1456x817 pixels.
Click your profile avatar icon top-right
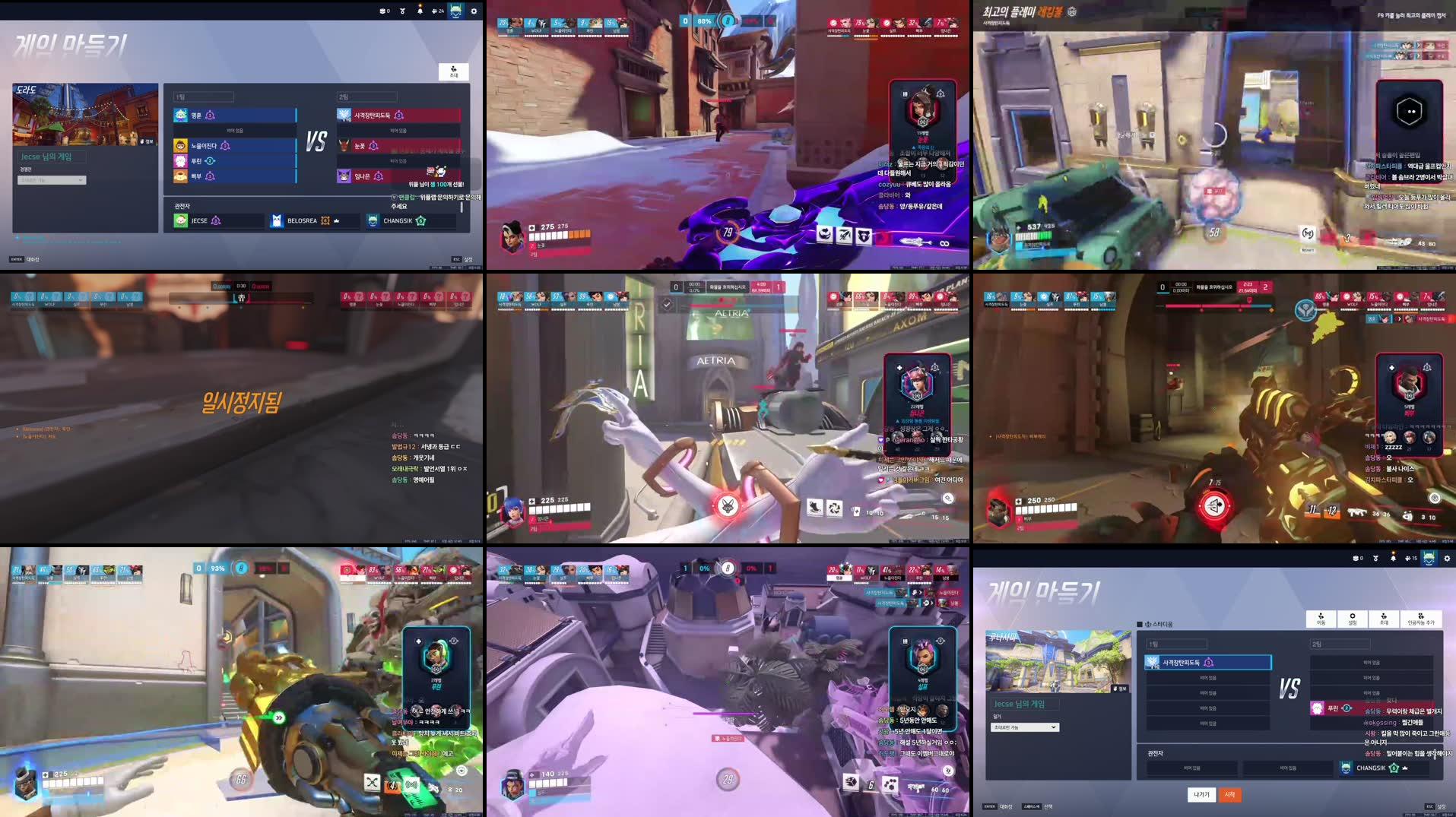coord(1429,558)
